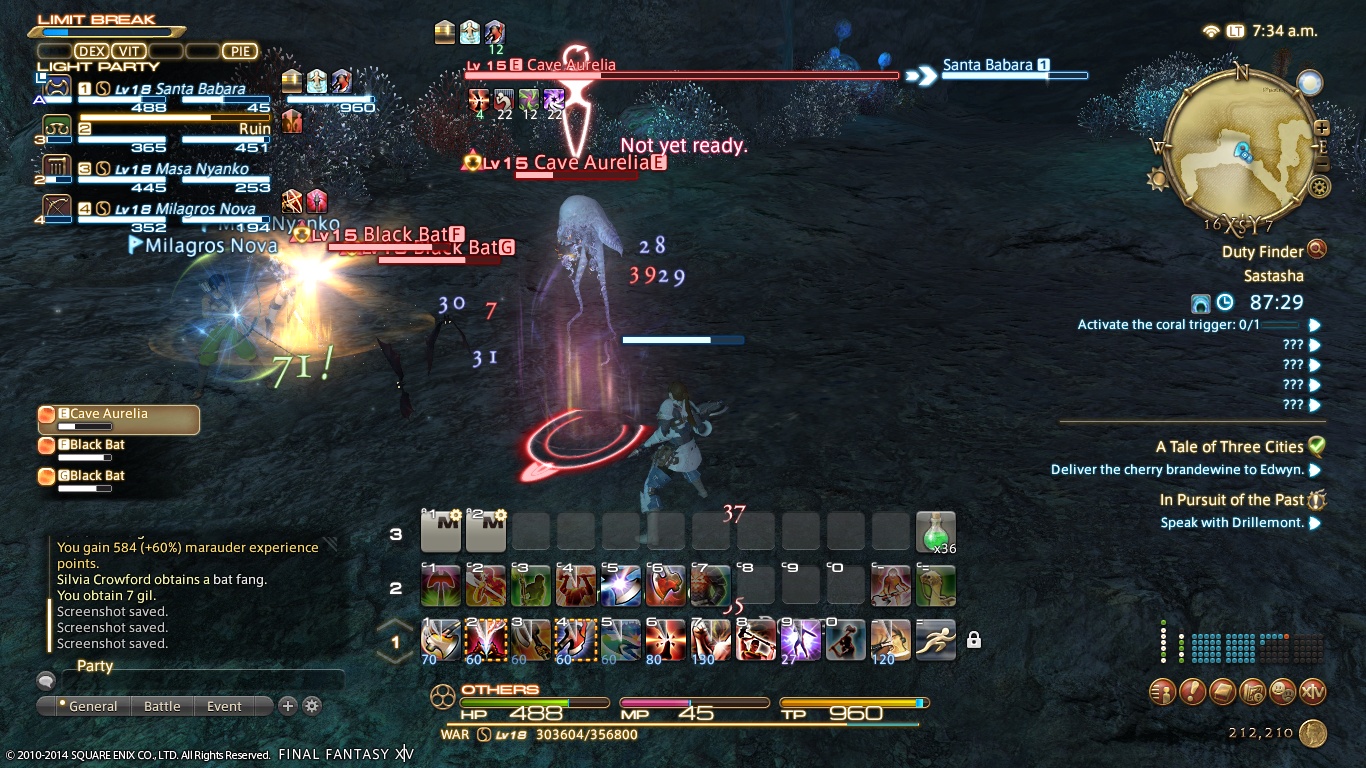1366x768 pixels.
Task: Open the Timers icon in the system menu row
Action: click(1254, 691)
